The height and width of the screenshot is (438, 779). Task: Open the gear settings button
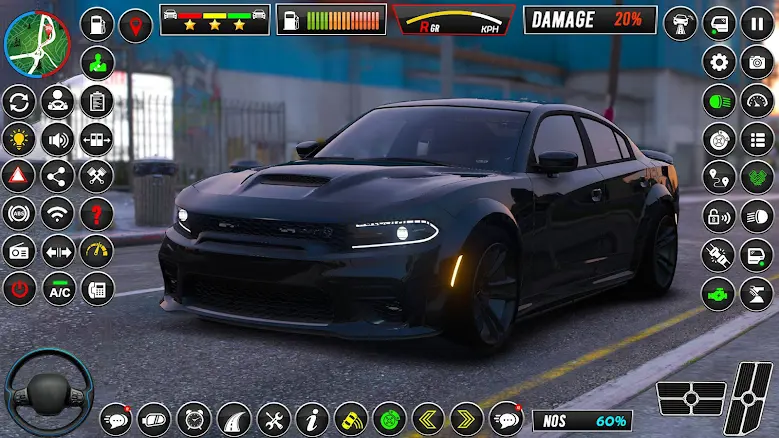click(719, 62)
